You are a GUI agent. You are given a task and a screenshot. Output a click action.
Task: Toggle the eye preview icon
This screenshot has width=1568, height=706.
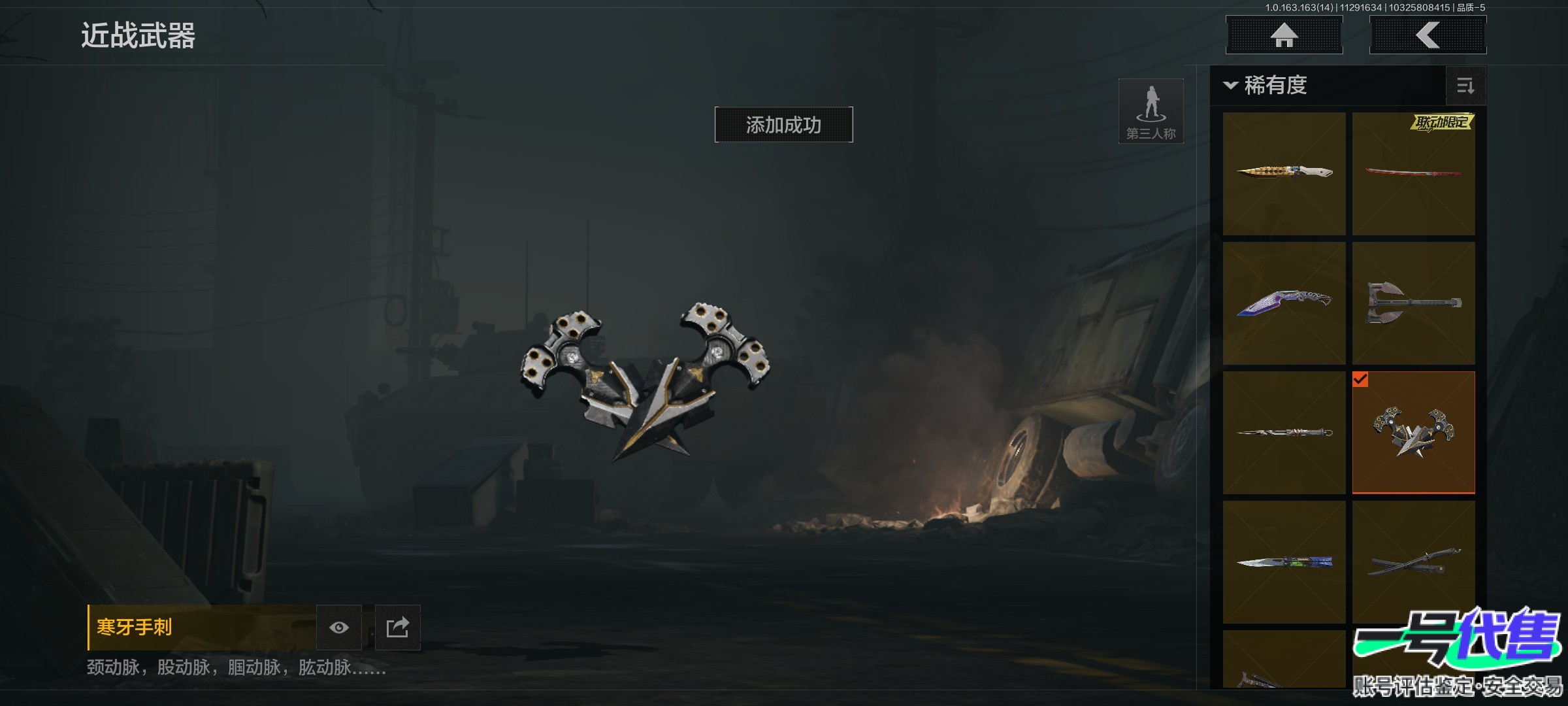tap(338, 628)
